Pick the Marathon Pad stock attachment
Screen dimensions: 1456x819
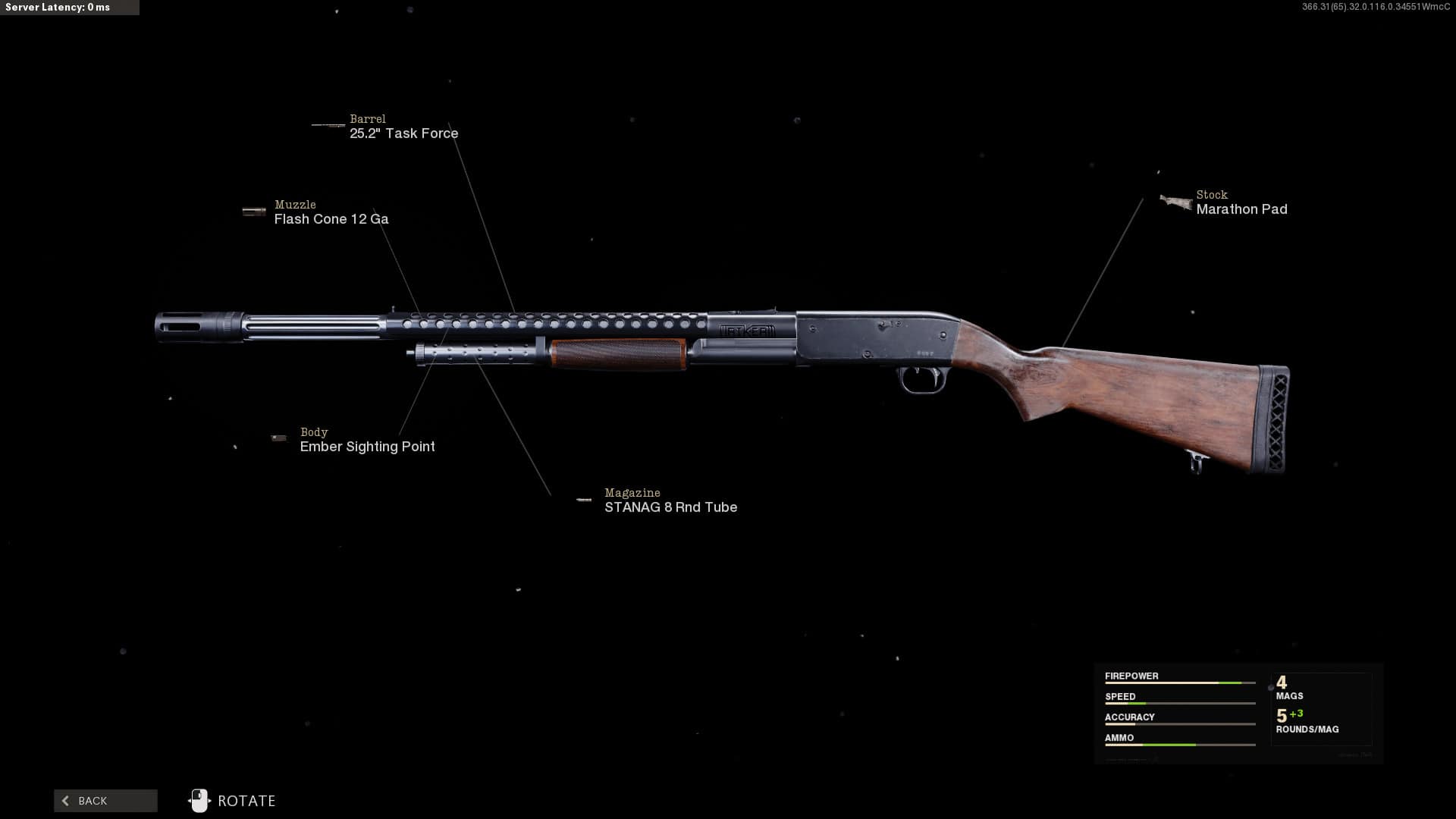(1241, 209)
